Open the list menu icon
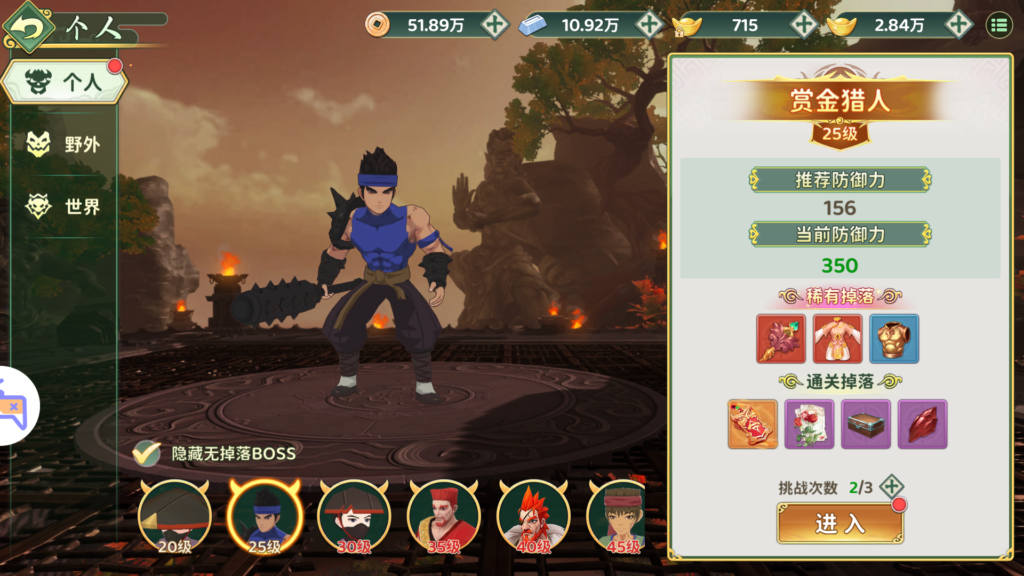 click(998, 25)
